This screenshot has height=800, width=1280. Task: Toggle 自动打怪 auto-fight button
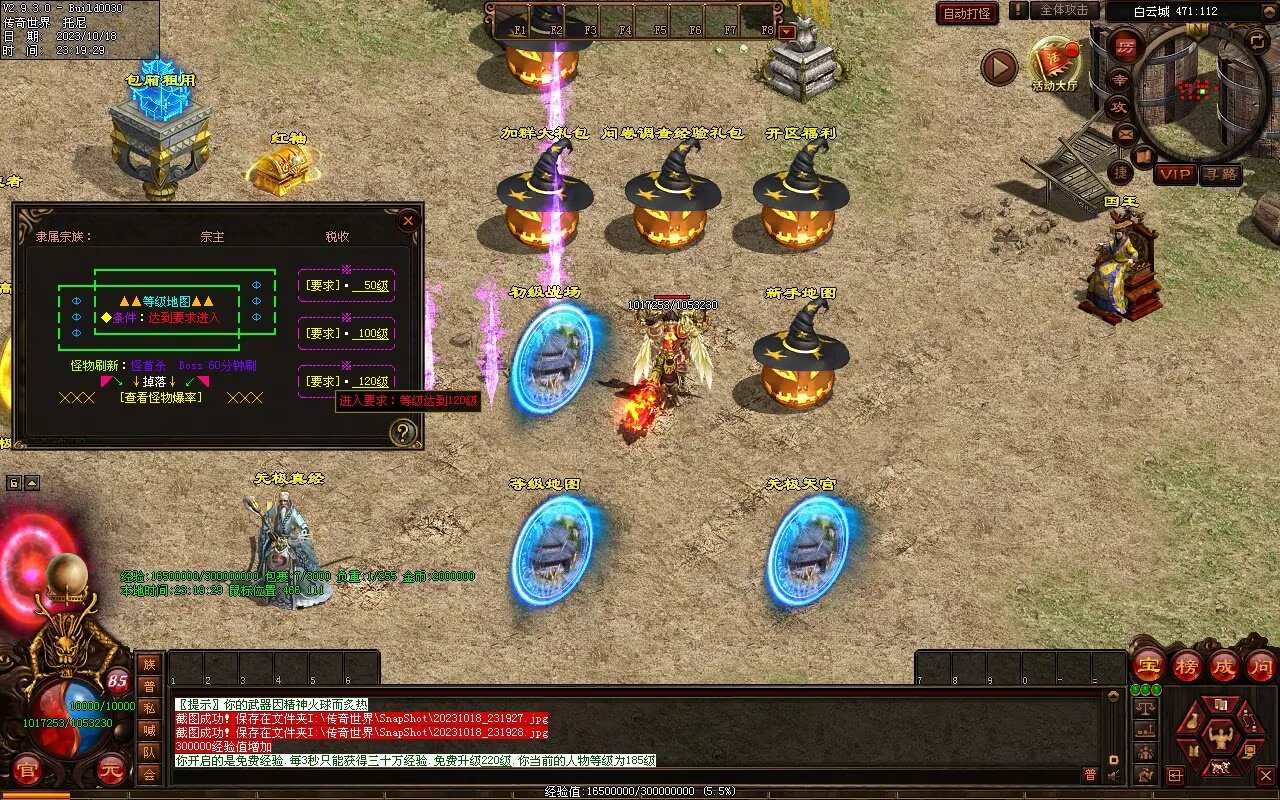(967, 13)
